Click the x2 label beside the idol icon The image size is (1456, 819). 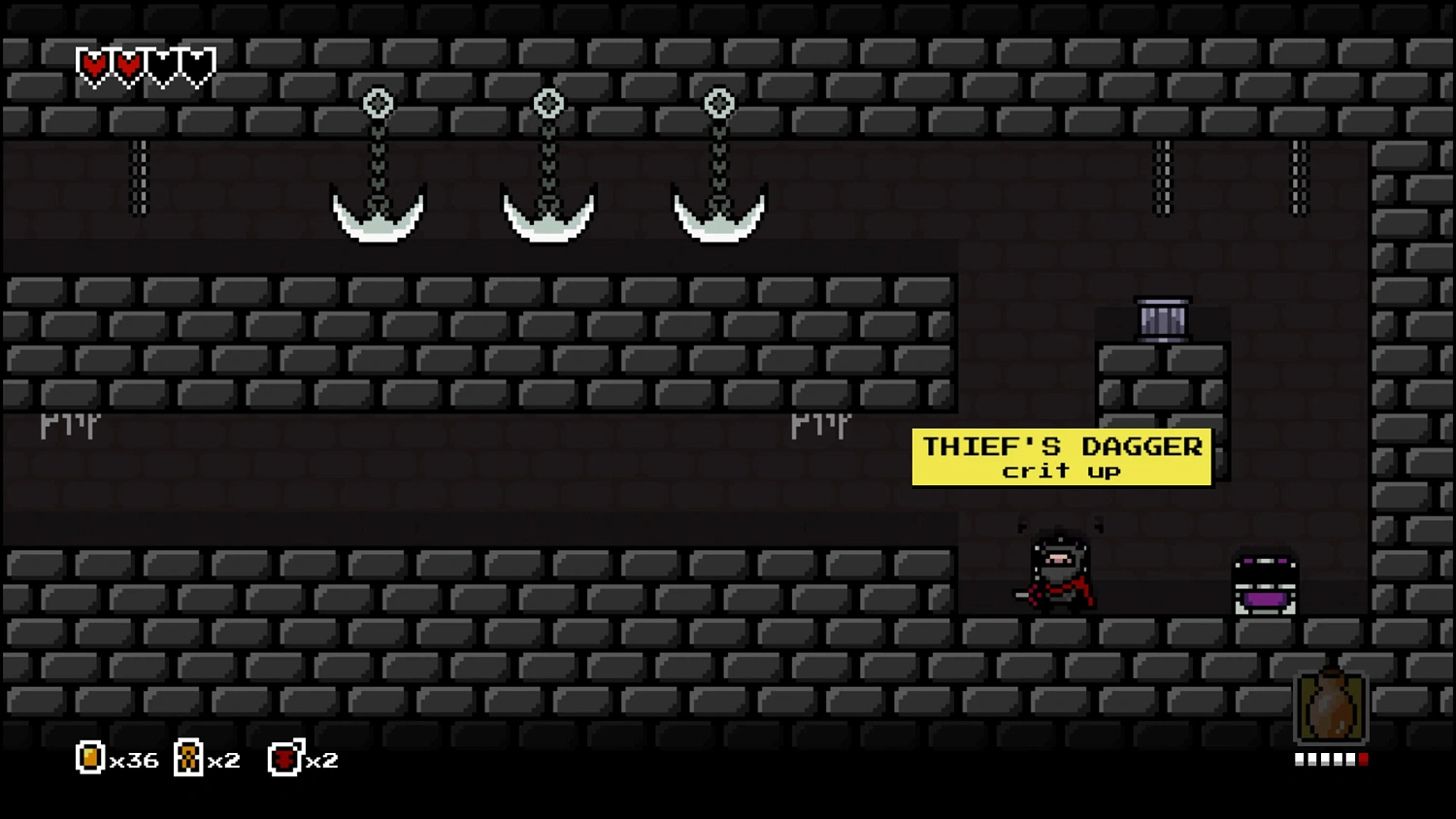(x=224, y=760)
